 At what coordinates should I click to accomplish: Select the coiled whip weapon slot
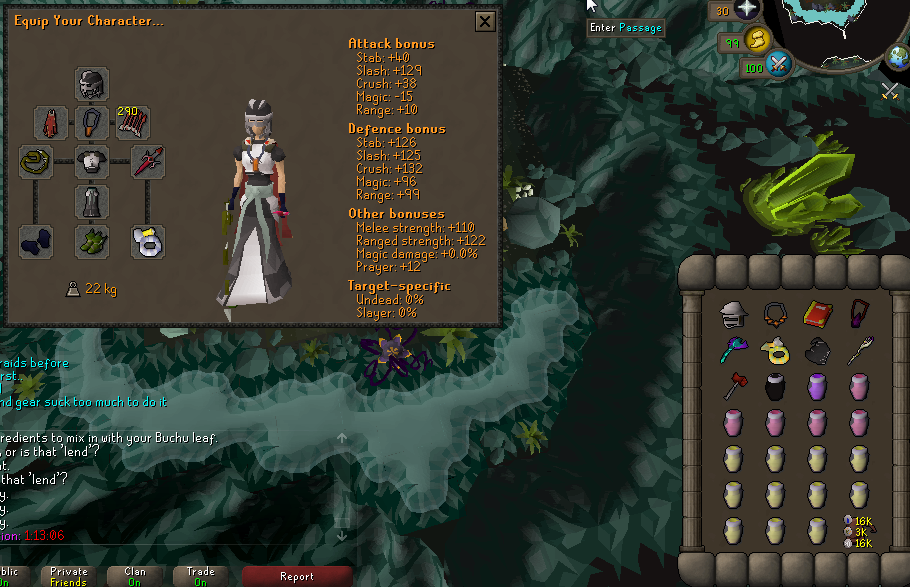(36, 162)
